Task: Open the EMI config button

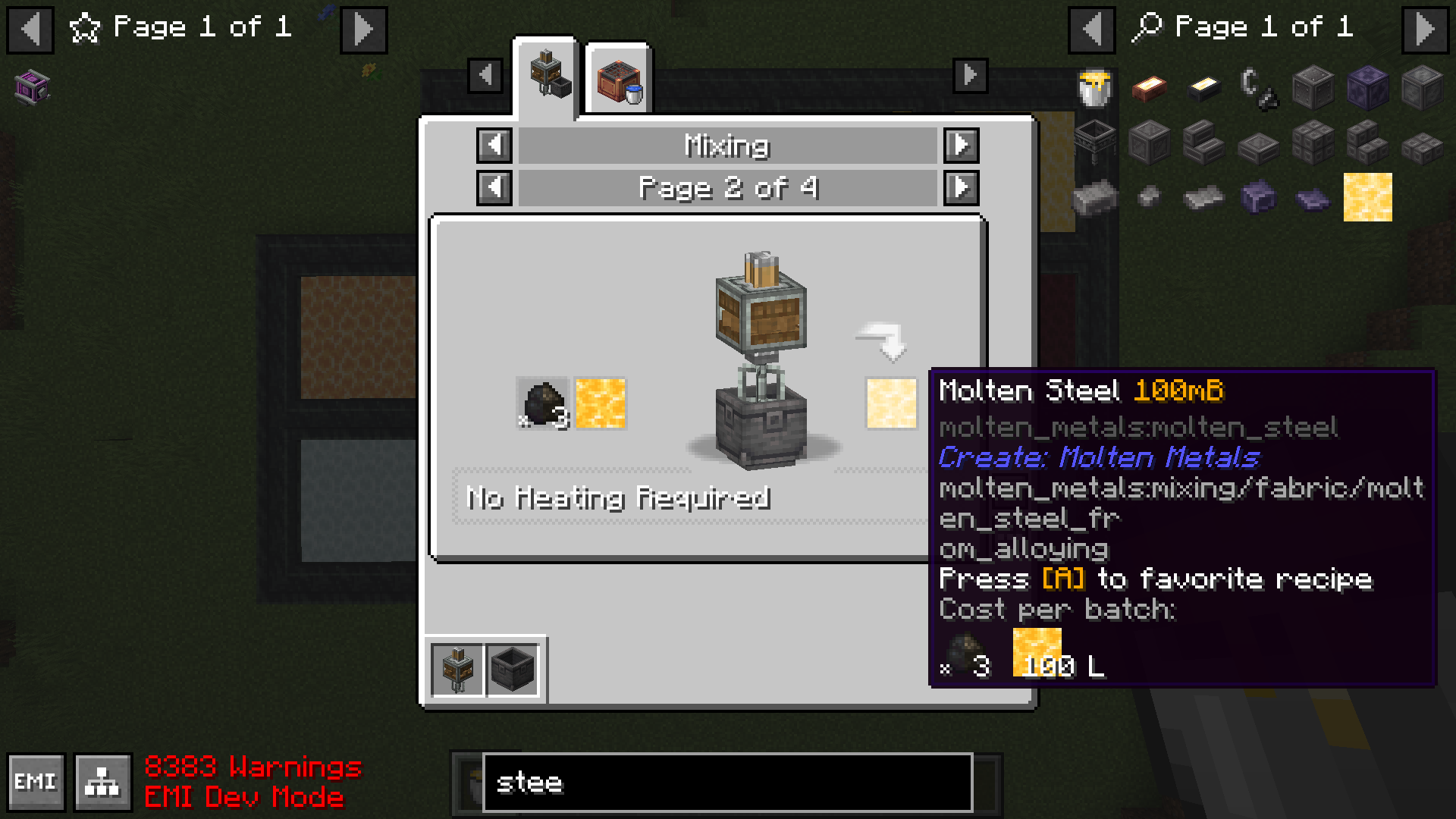Action: 36,782
